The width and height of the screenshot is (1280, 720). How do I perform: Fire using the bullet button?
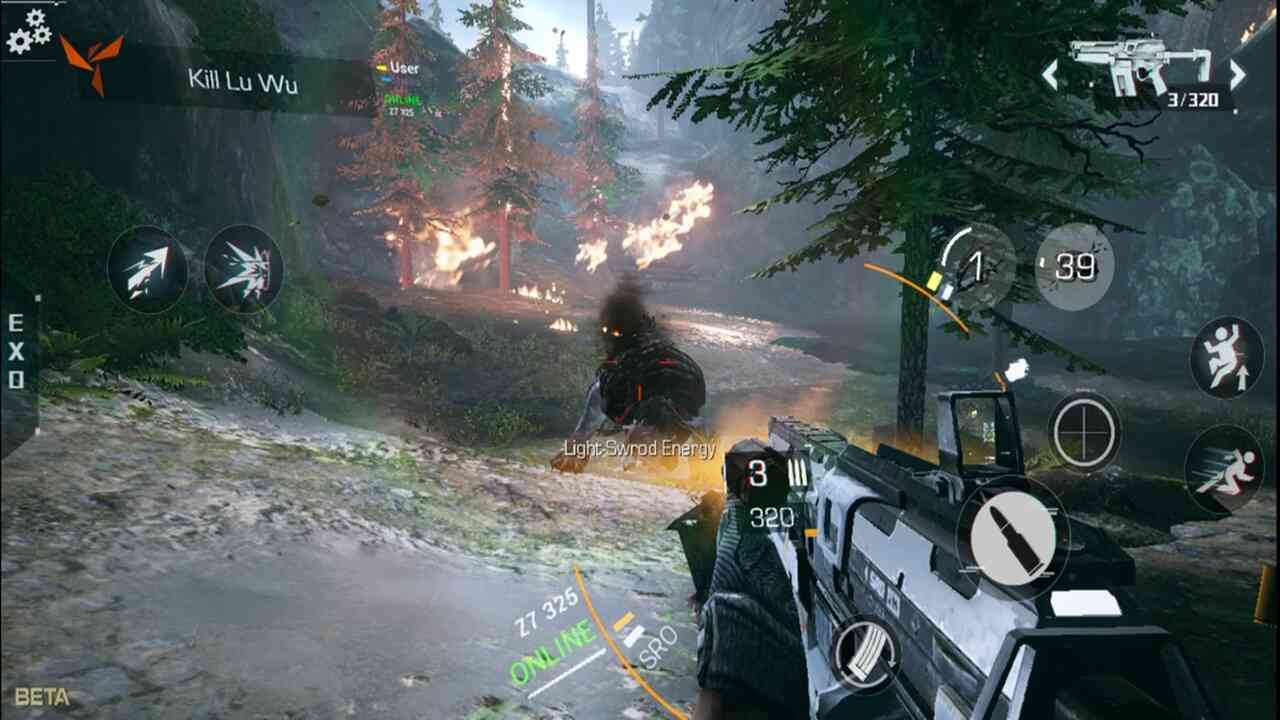(x=1013, y=537)
